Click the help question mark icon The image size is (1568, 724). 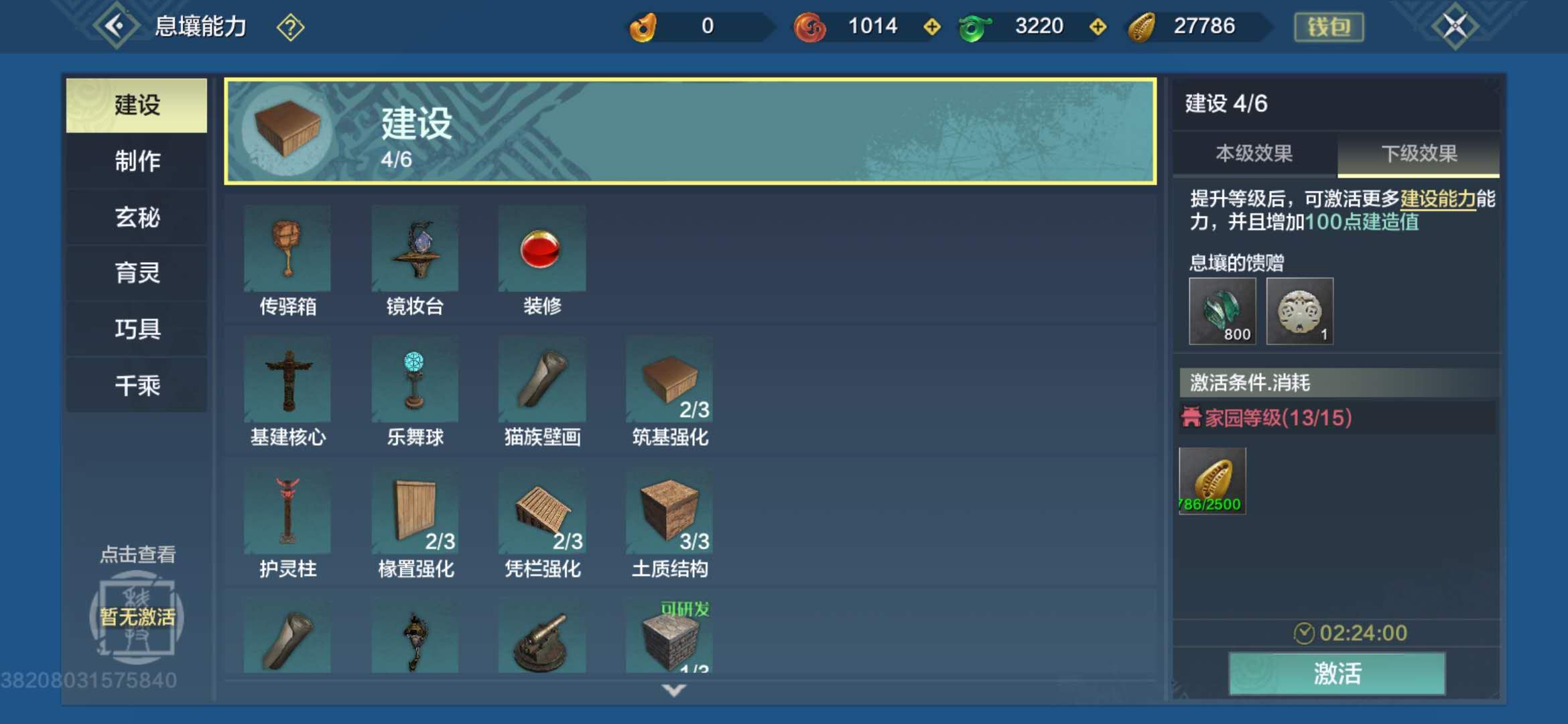(289, 27)
